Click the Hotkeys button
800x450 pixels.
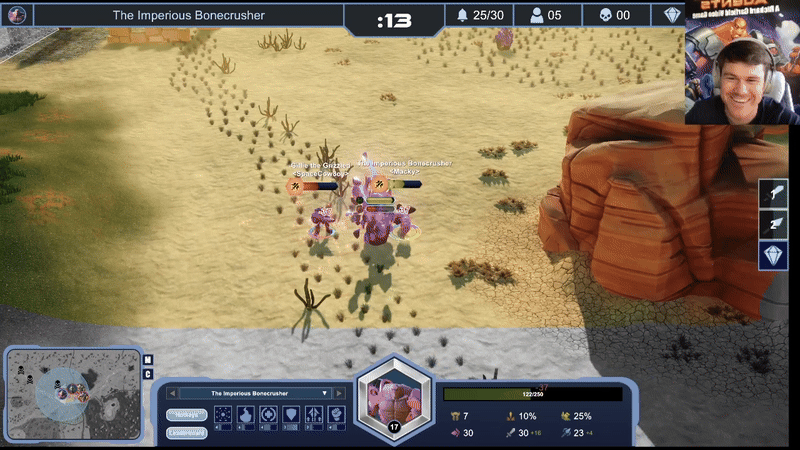pyautogui.click(x=186, y=414)
